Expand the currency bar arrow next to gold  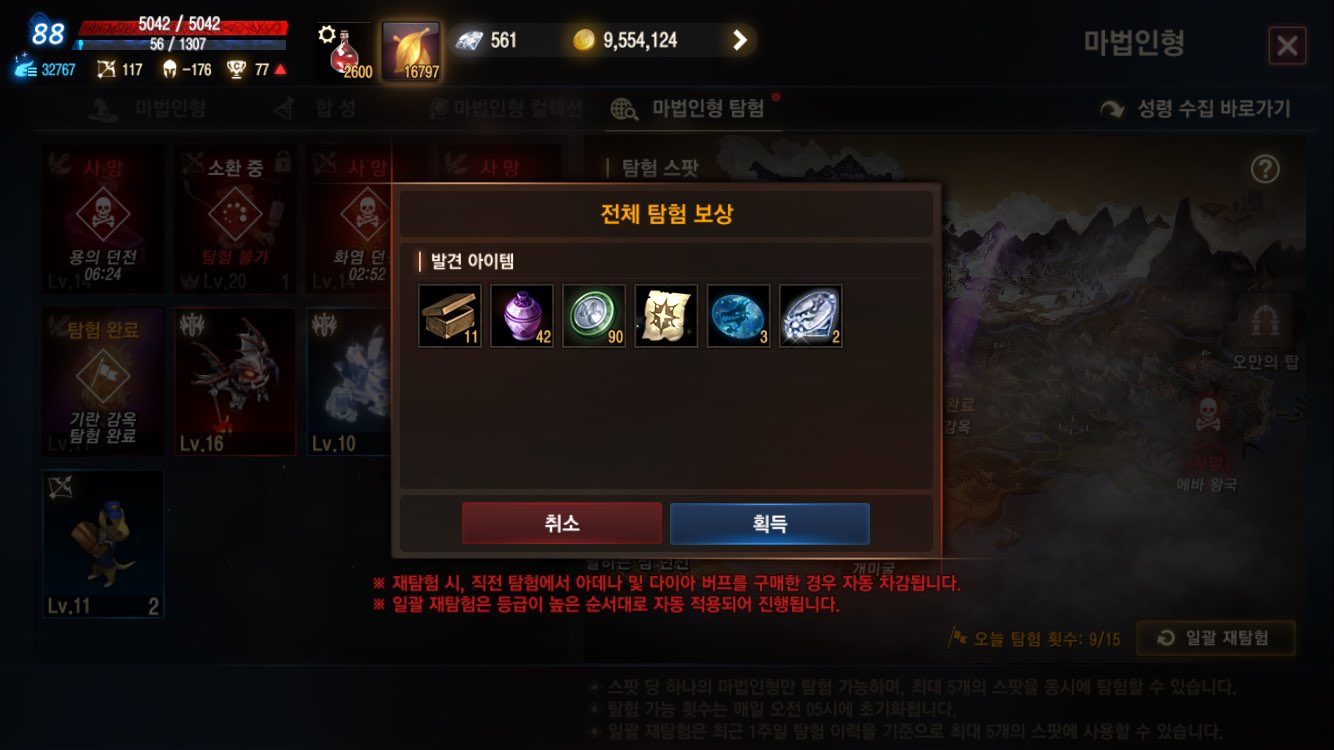739,40
